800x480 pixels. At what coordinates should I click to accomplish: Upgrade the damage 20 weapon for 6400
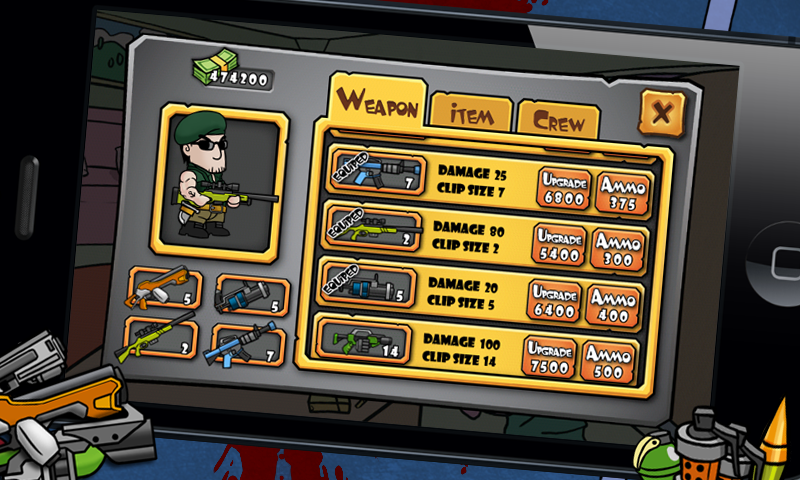554,300
